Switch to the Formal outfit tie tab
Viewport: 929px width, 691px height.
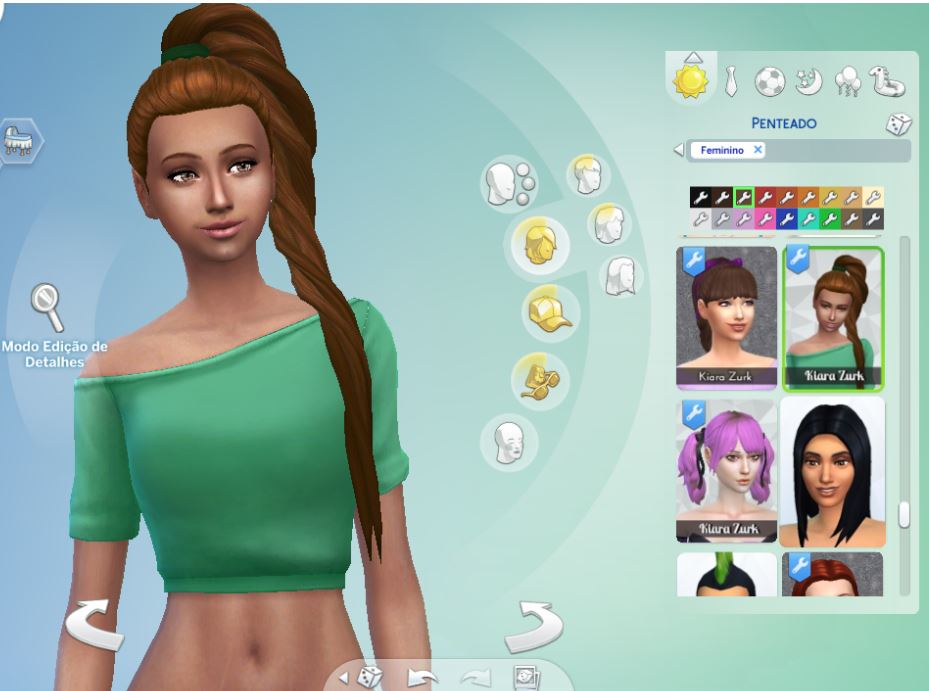pyautogui.click(x=732, y=82)
